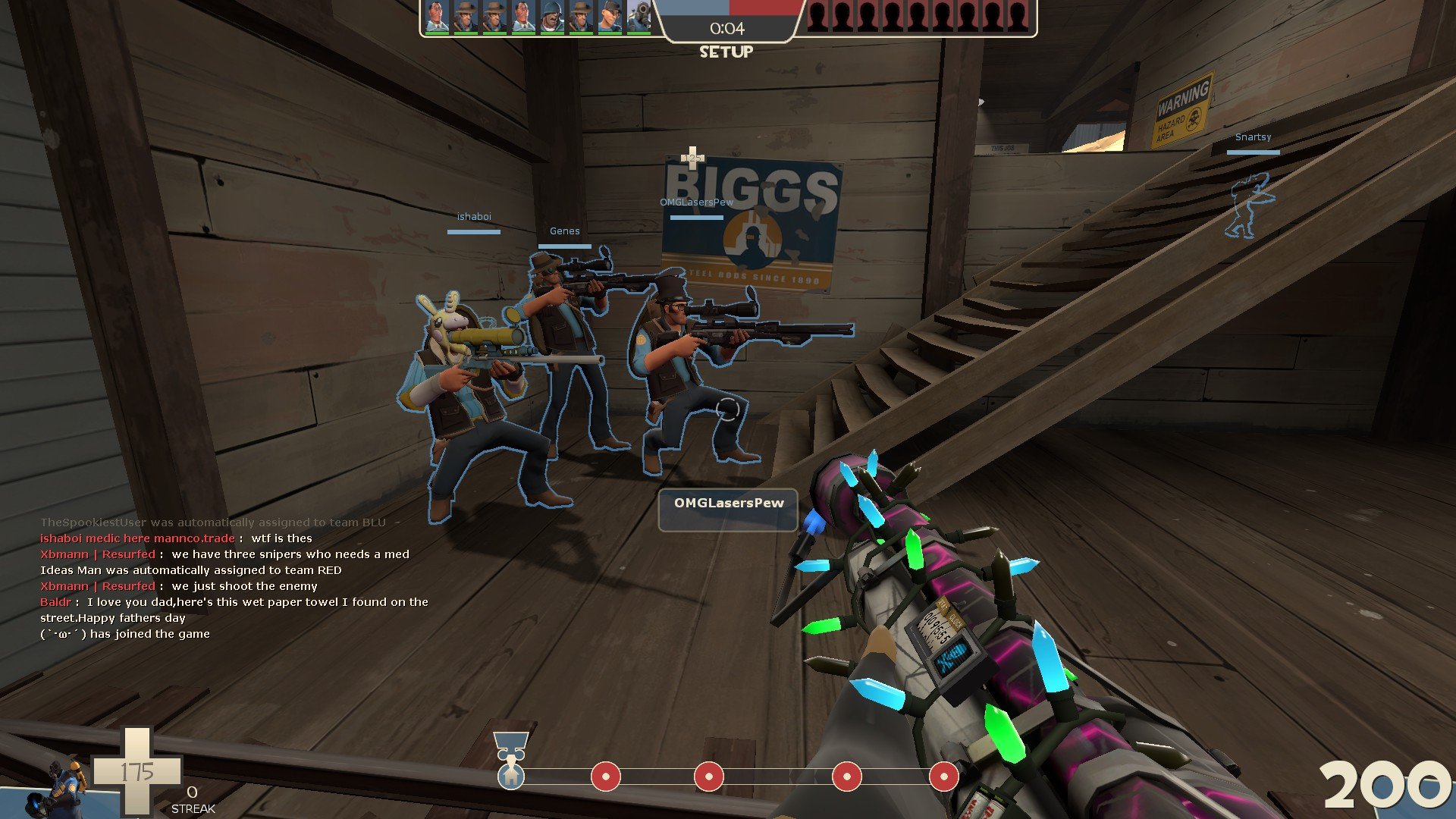Select the Soldier portrait in BLU roster

click(x=551, y=17)
